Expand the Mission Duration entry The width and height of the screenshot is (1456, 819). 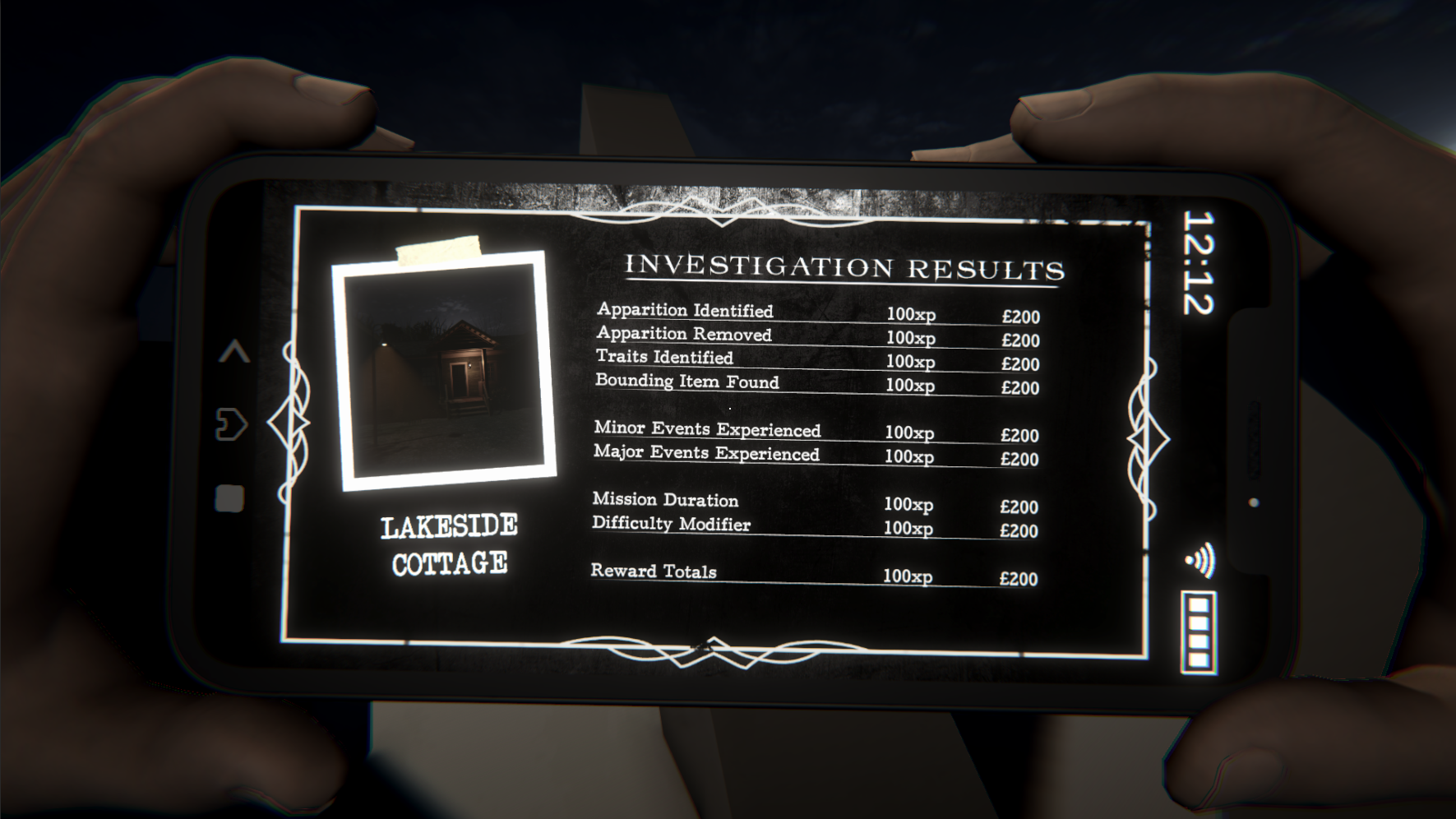(666, 500)
